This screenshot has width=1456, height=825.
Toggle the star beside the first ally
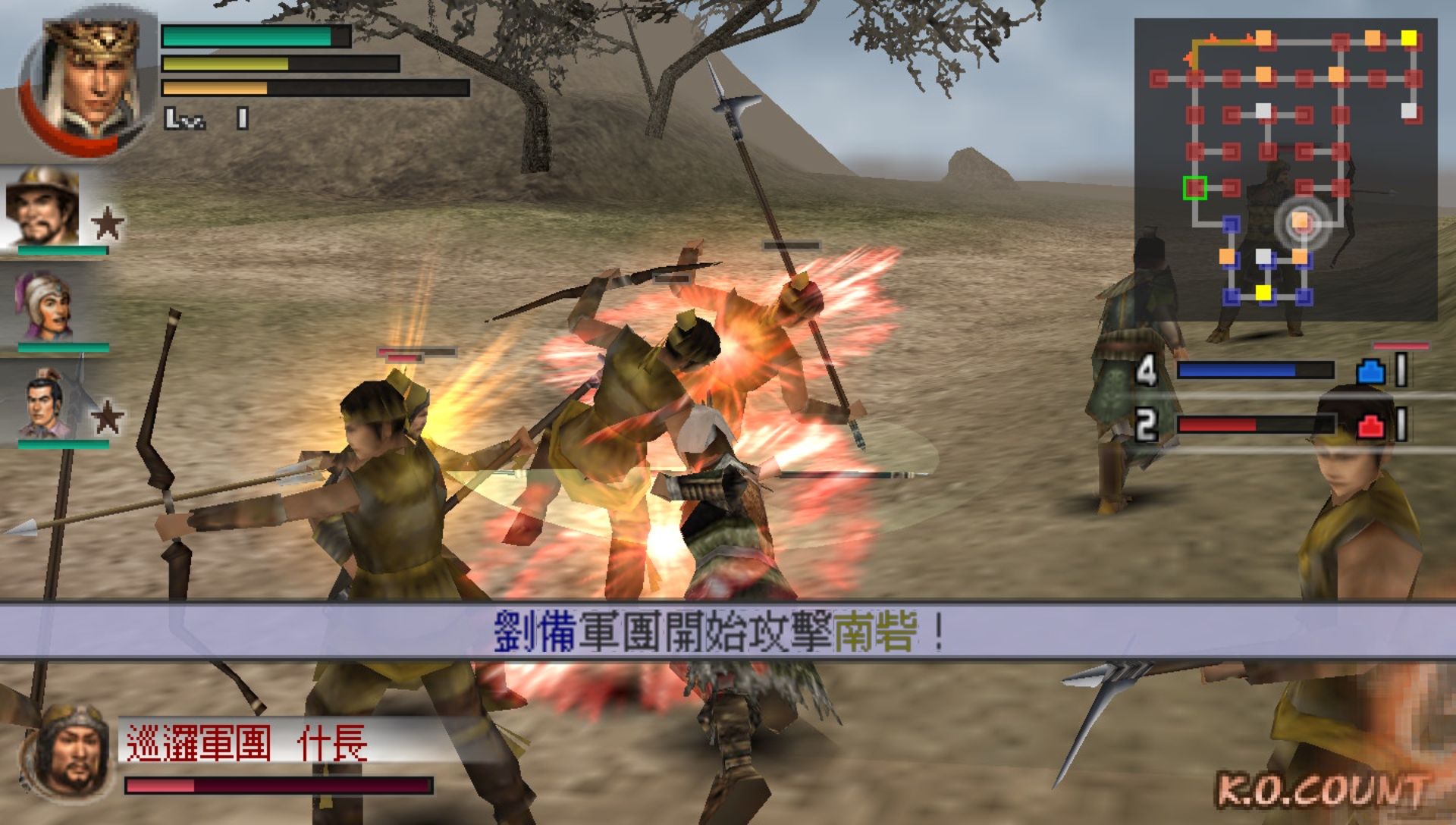pyautogui.click(x=106, y=224)
